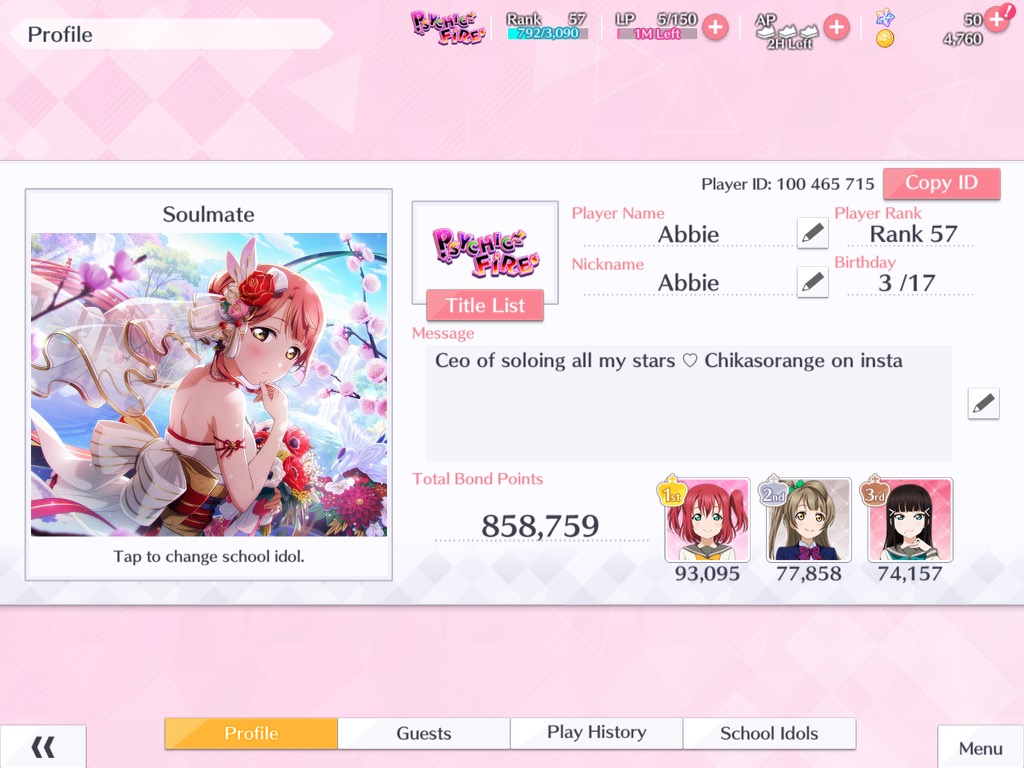Show the School Idols tab
The image size is (1024, 768).
click(x=769, y=733)
